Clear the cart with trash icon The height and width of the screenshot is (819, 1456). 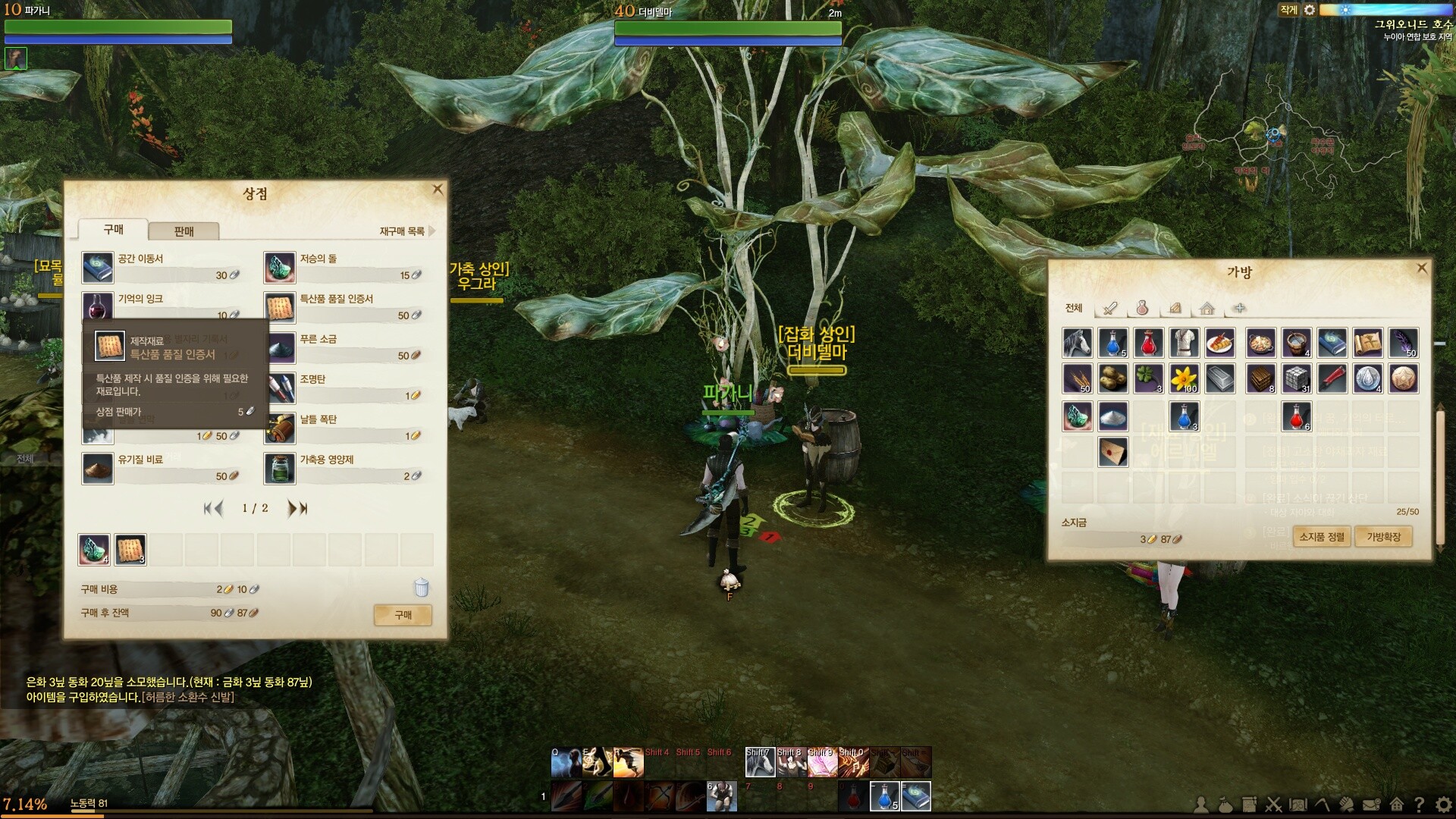pos(422,588)
